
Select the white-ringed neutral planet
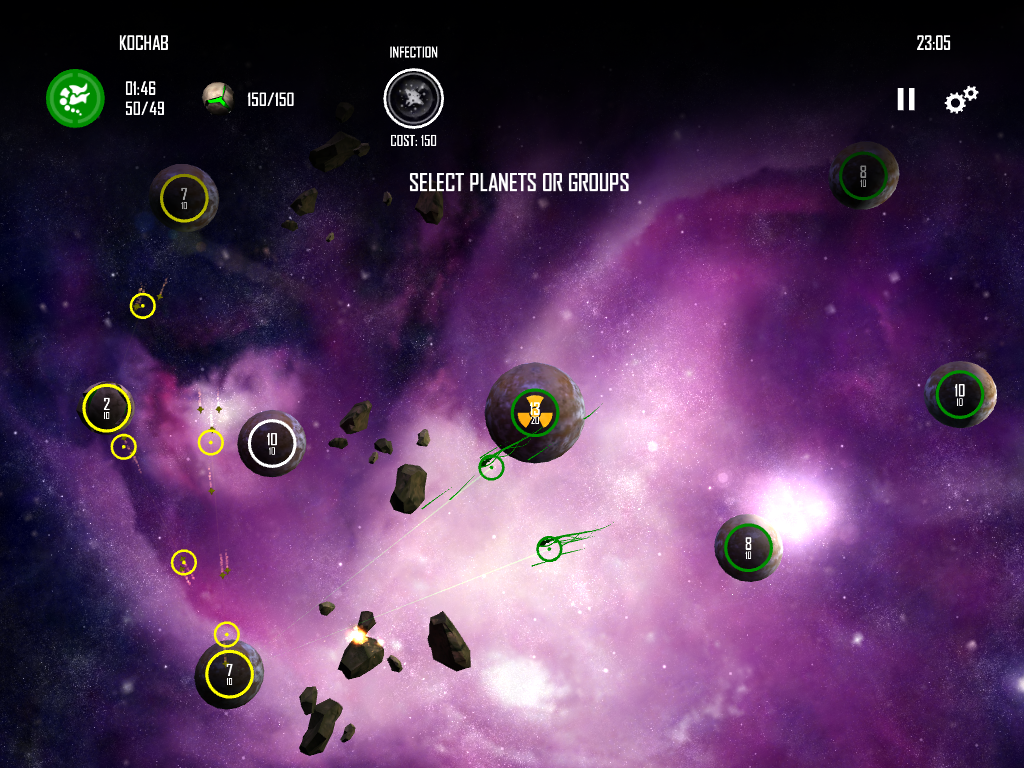pyautogui.click(x=272, y=443)
